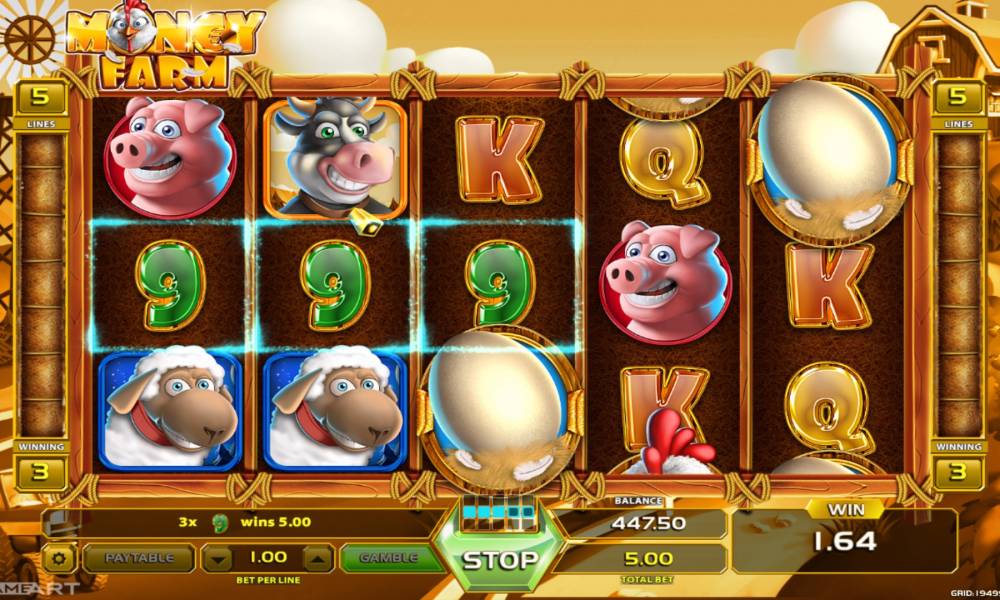1000x600 pixels.
Task: Stop the spinning reels with the STOP button
Action: (500, 559)
